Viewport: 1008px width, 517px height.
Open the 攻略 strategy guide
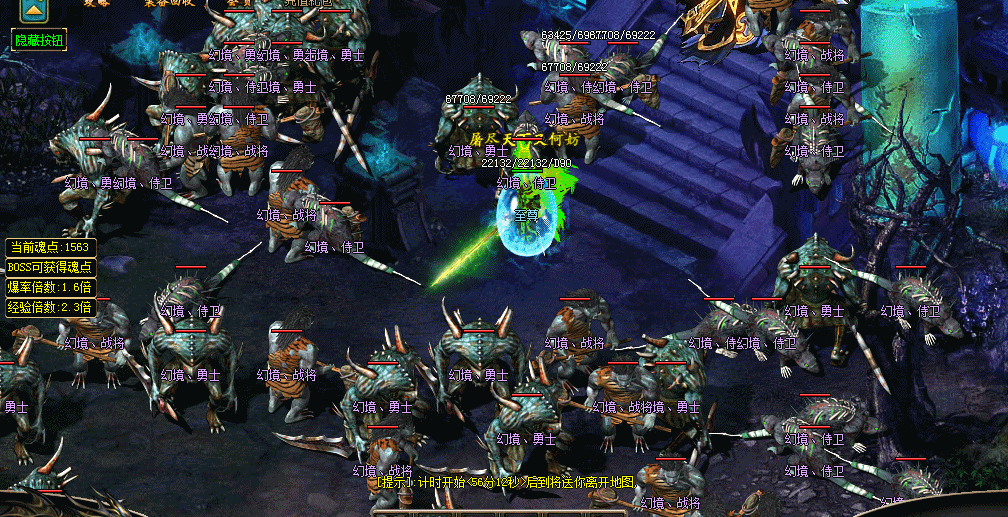tap(97, 3)
